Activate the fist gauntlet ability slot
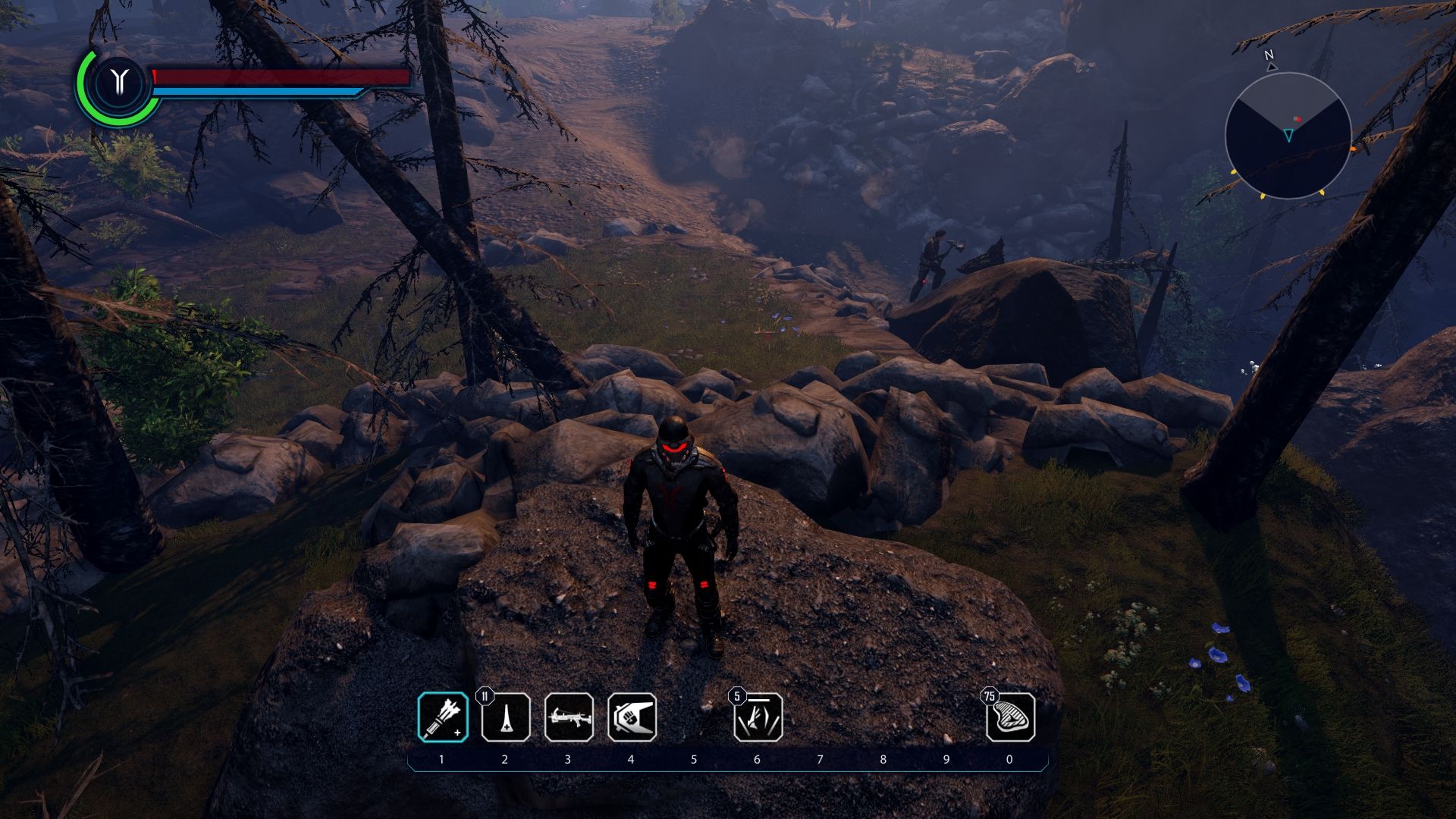The image size is (1456, 819). (632, 717)
